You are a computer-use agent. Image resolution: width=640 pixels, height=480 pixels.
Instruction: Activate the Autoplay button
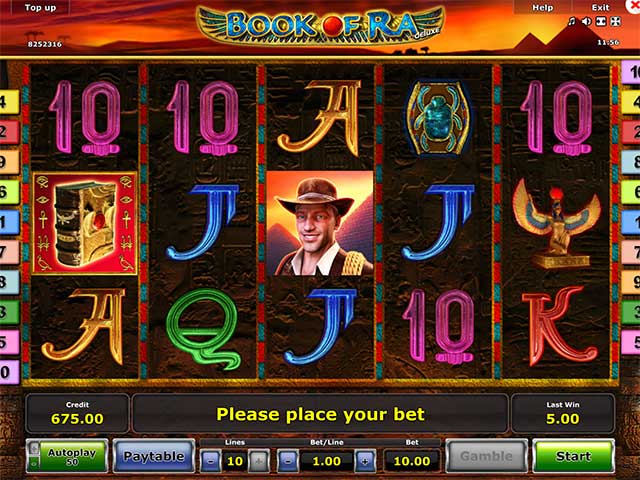click(67, 456)
